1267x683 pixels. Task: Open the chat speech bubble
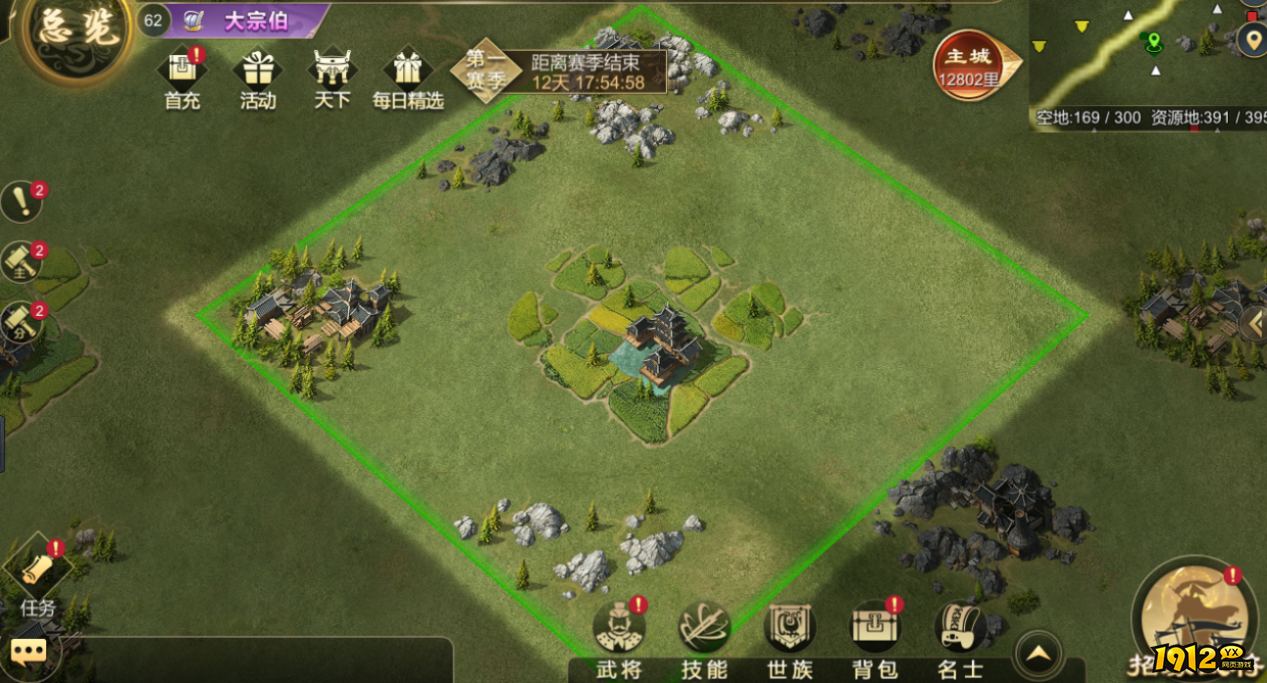(28, 654)
